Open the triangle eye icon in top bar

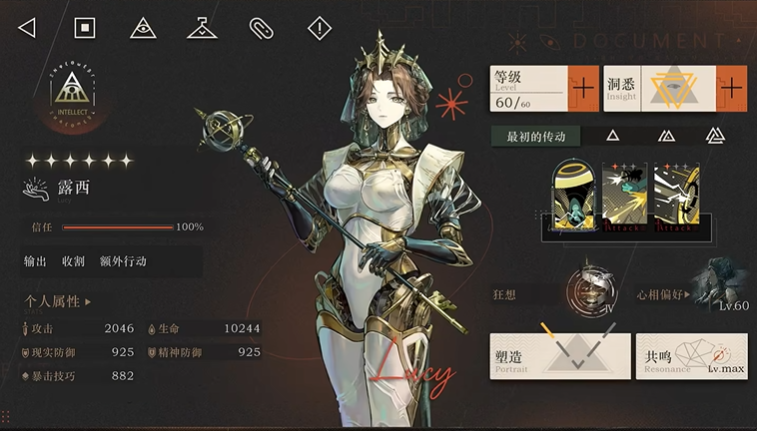143,28
